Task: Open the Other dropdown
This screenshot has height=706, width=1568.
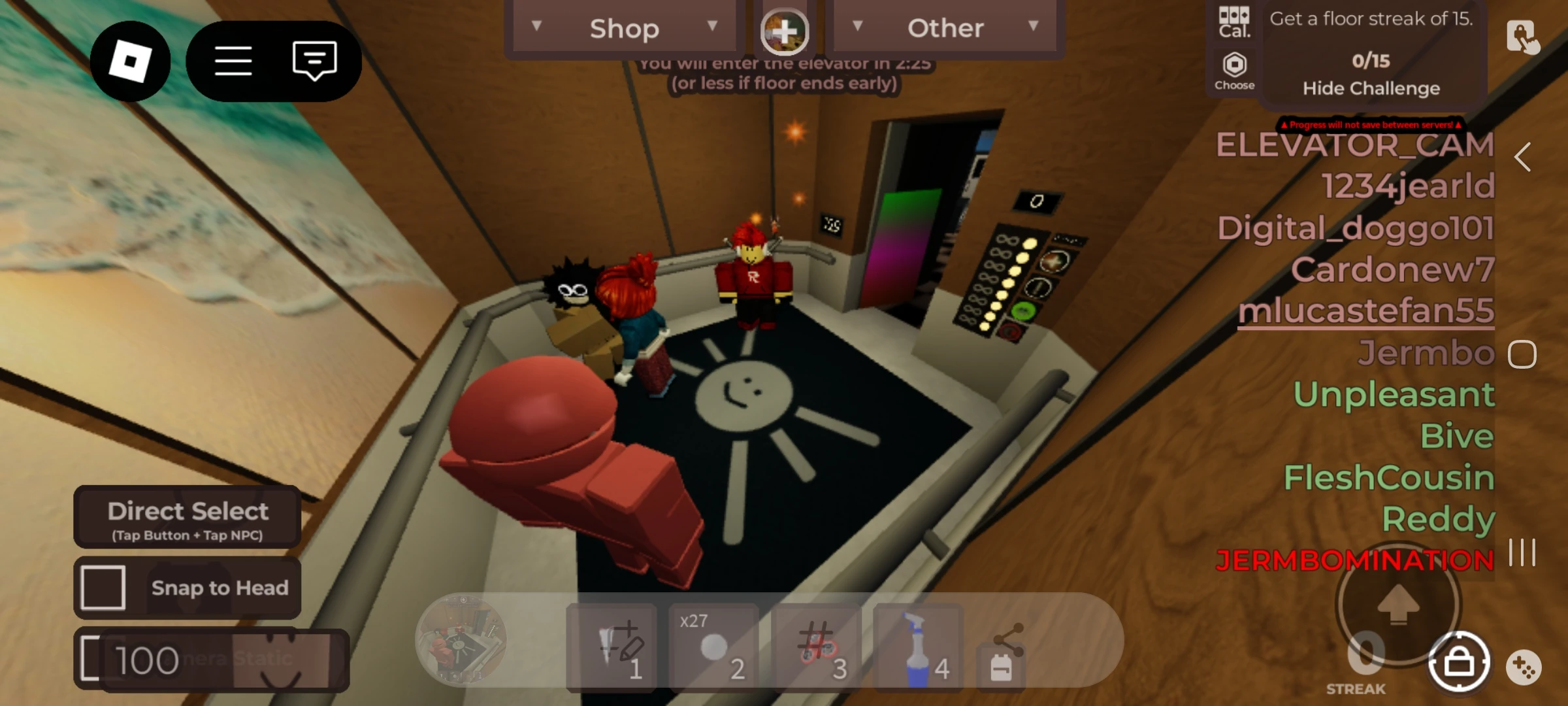Action: pyautogui.click(x=945, y=27)
